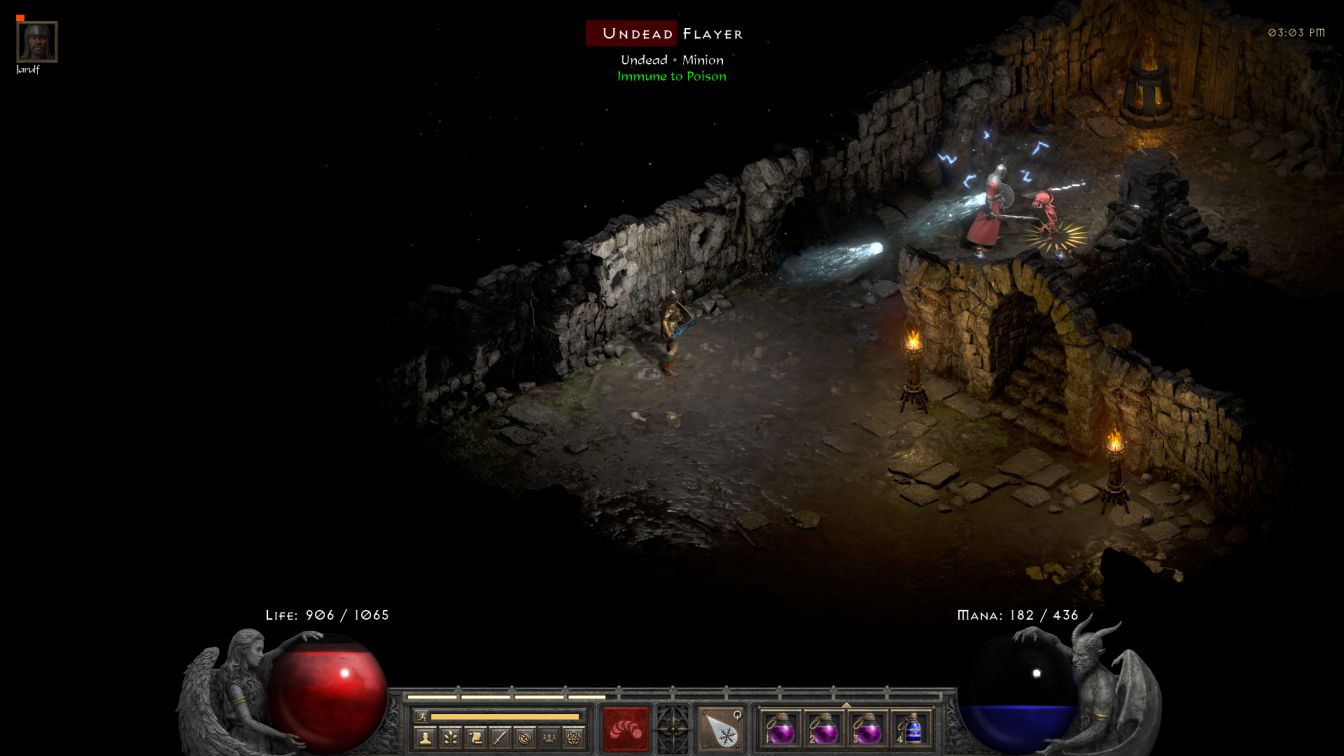Select the red left-click skill icon
This screenshot has width=1344, height=756.
coord(626,729)
